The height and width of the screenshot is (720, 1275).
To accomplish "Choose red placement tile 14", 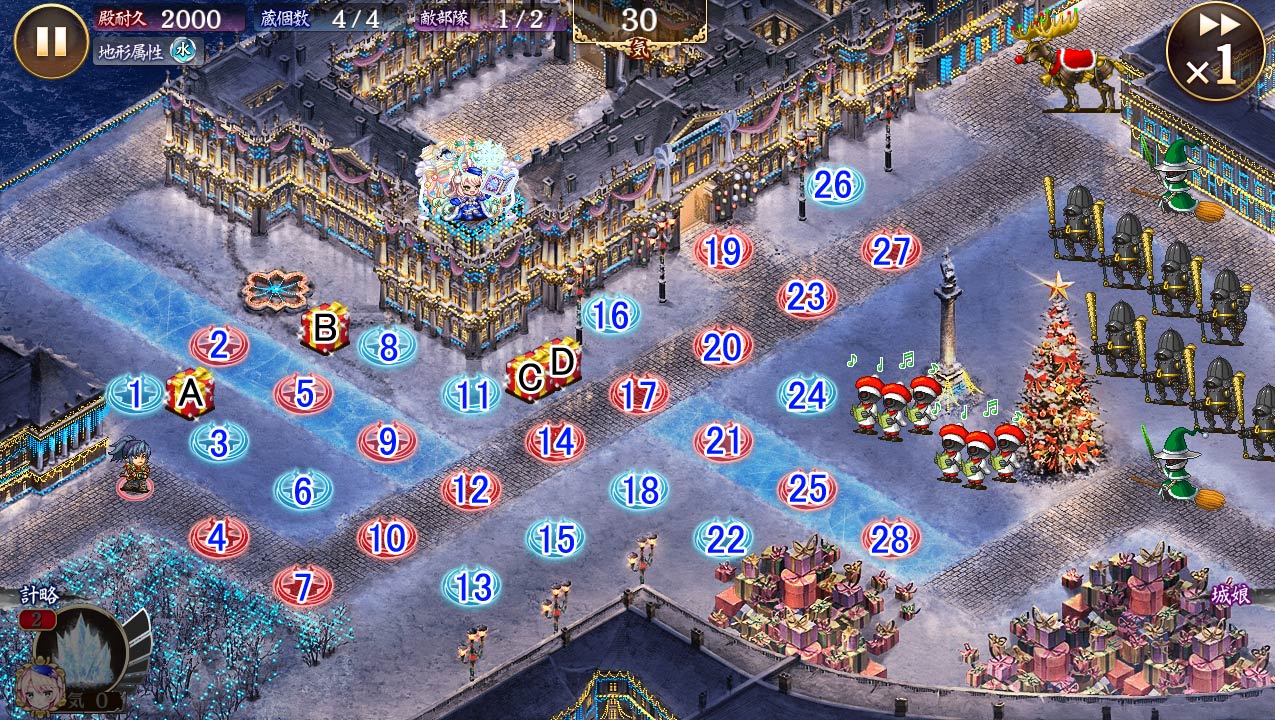I will point(555,441).
